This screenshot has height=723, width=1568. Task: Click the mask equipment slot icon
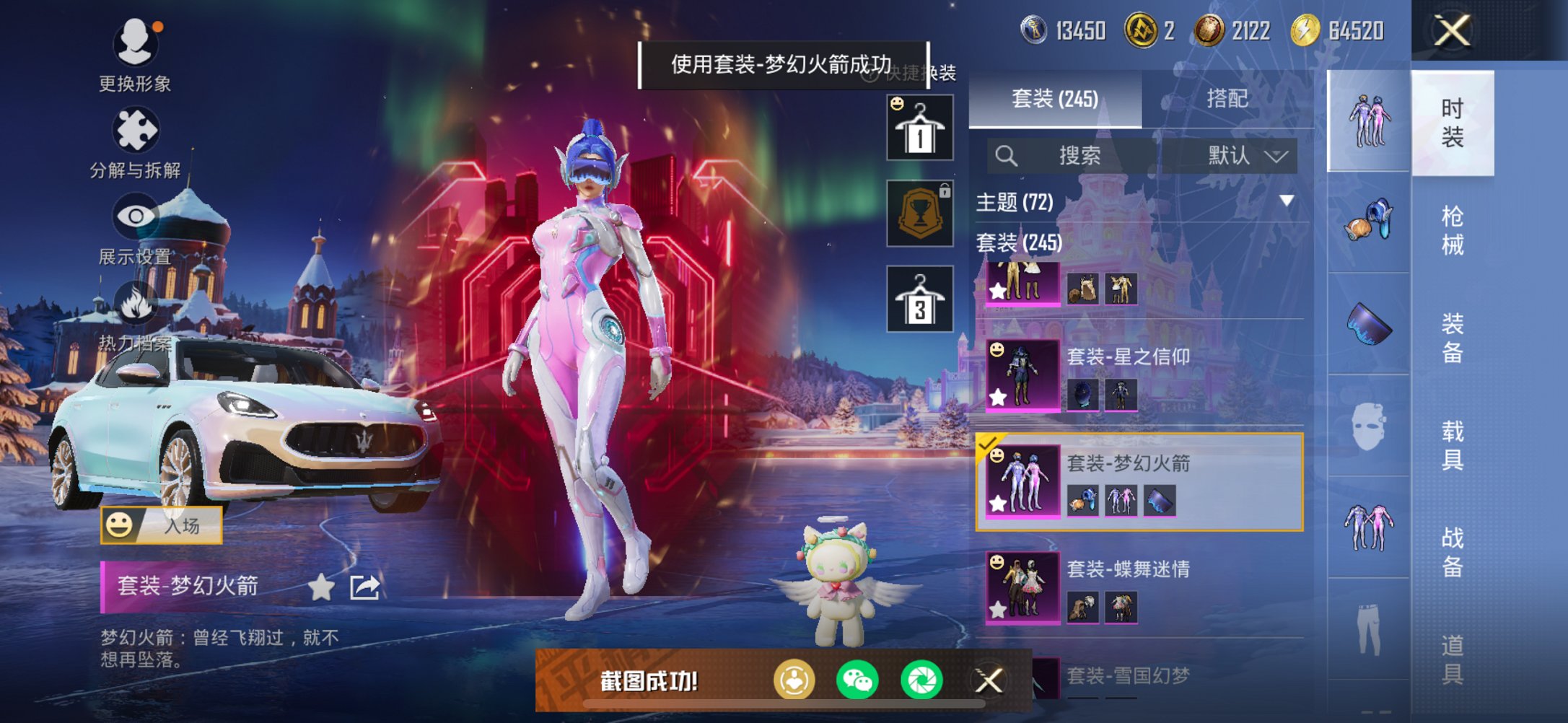1367,427
